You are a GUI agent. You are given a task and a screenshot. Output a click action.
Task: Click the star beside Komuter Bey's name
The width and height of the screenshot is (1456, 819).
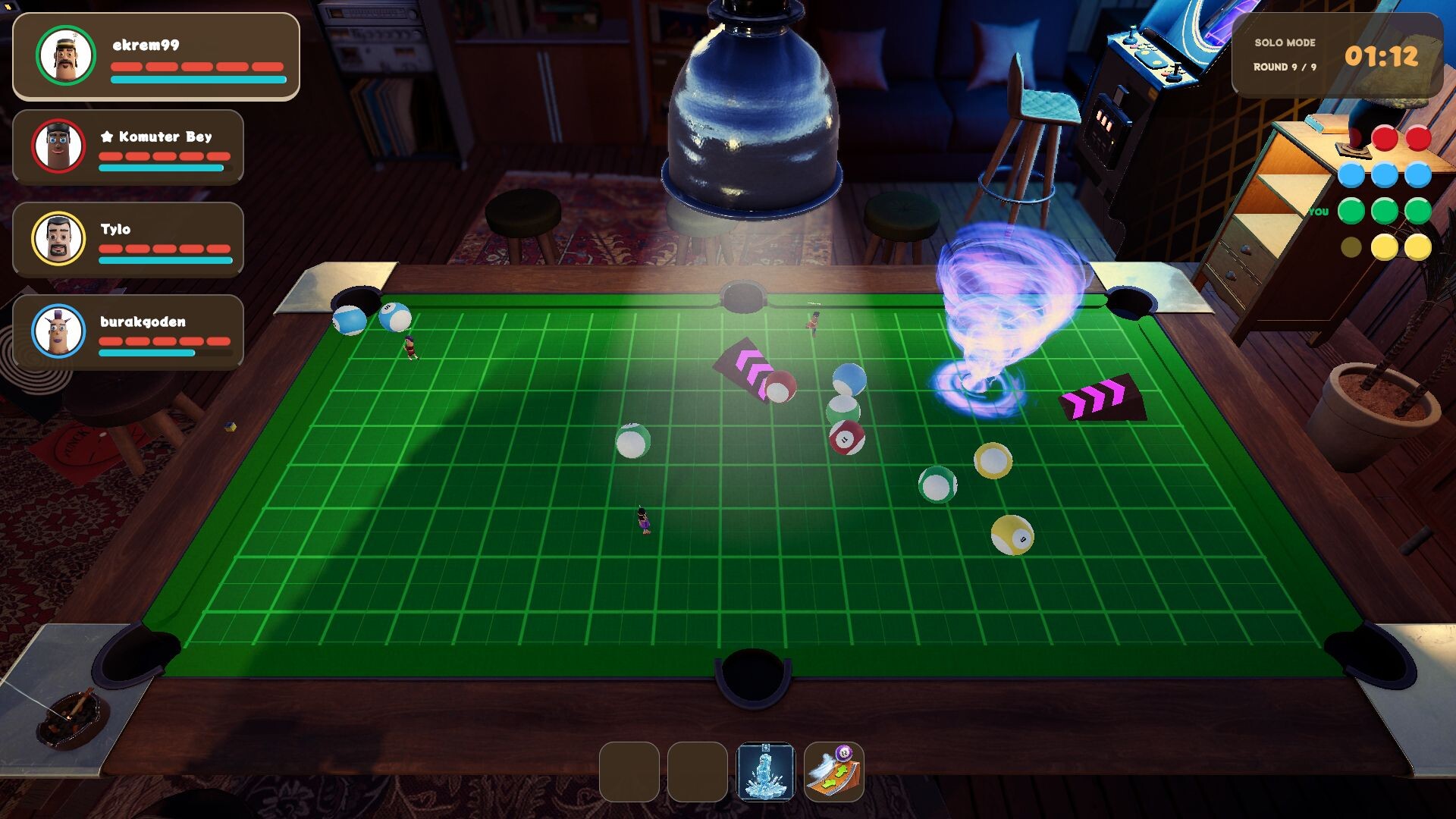(105, 137)
